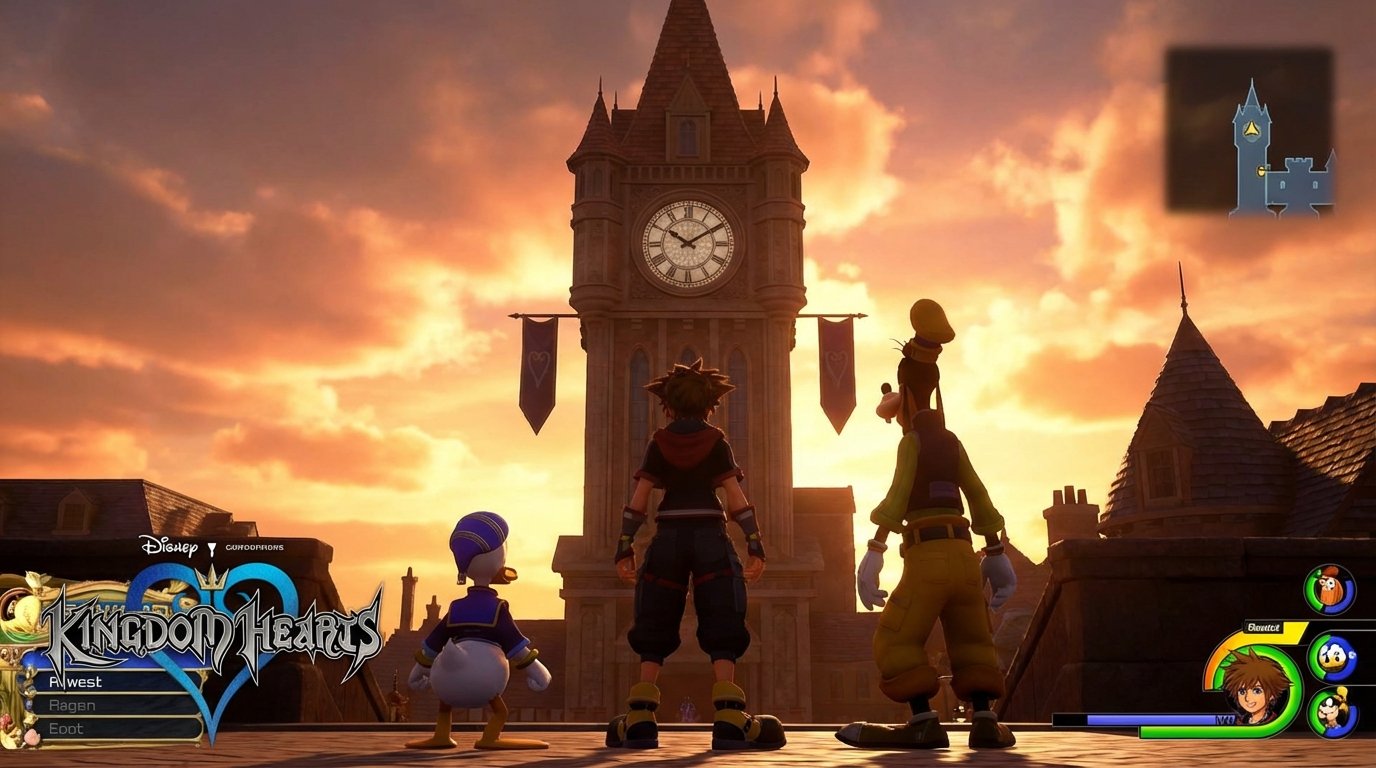Click the Disney logo above the title
The height and width of the screenshot is (768, 1376).
click(x=170, y=547)
